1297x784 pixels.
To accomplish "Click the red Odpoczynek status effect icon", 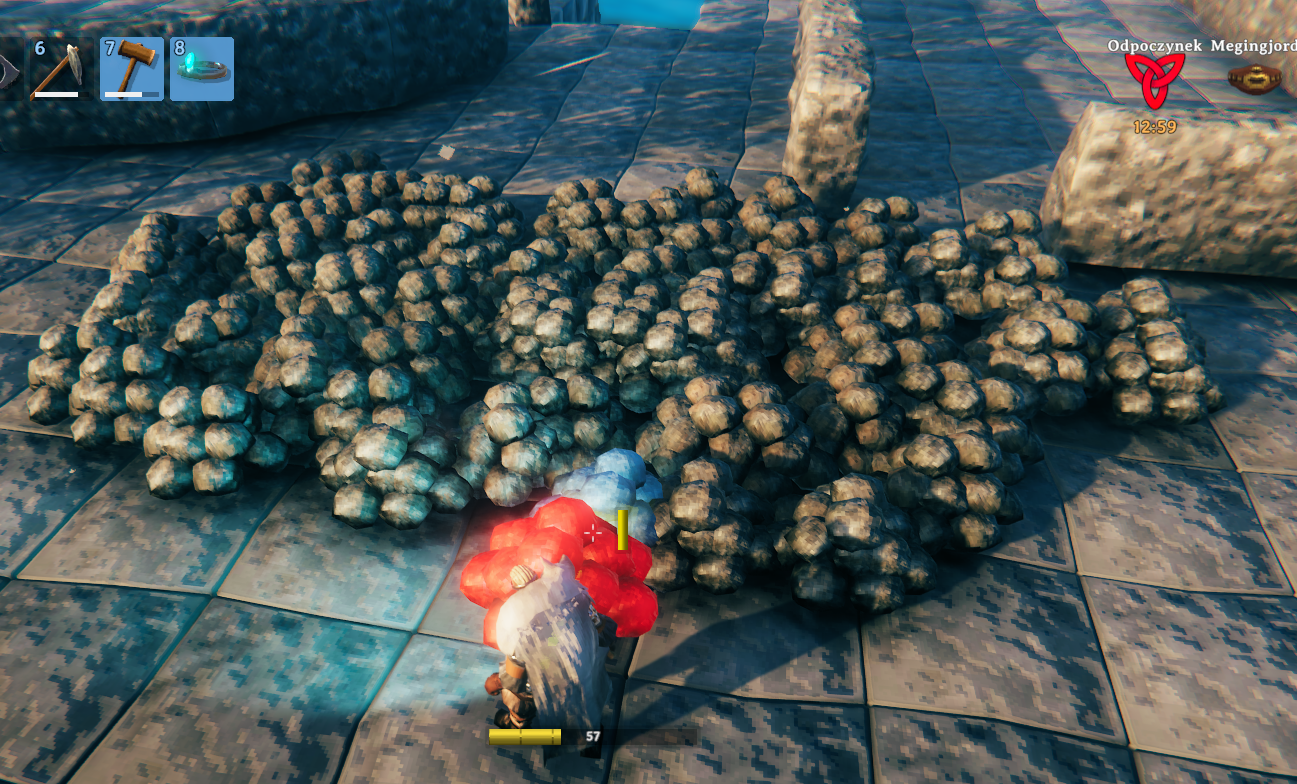I will click(1154, 81).
